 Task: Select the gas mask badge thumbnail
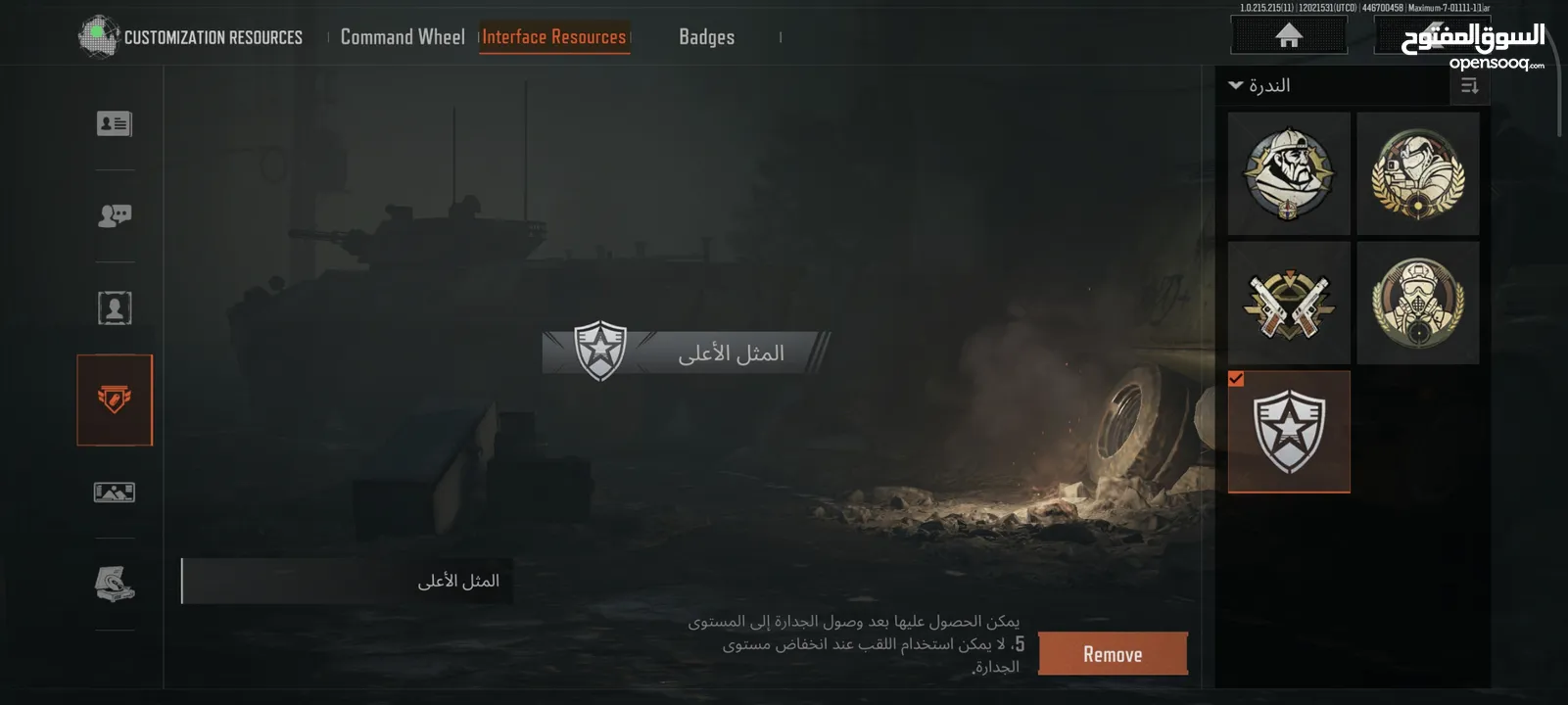1418,302
